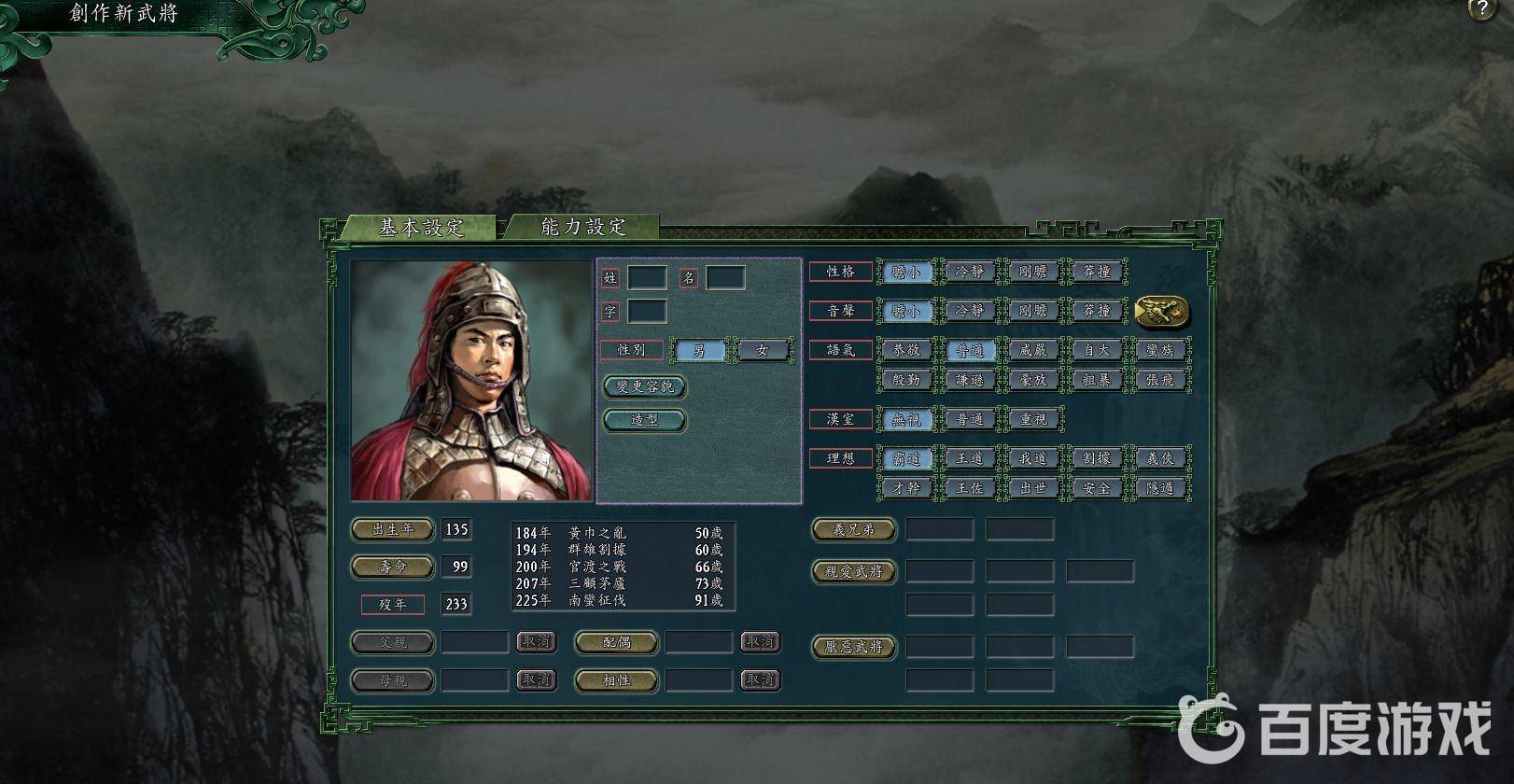Click the 出生年 birth year button
1514x784 pixels.
tap(393, 529)
